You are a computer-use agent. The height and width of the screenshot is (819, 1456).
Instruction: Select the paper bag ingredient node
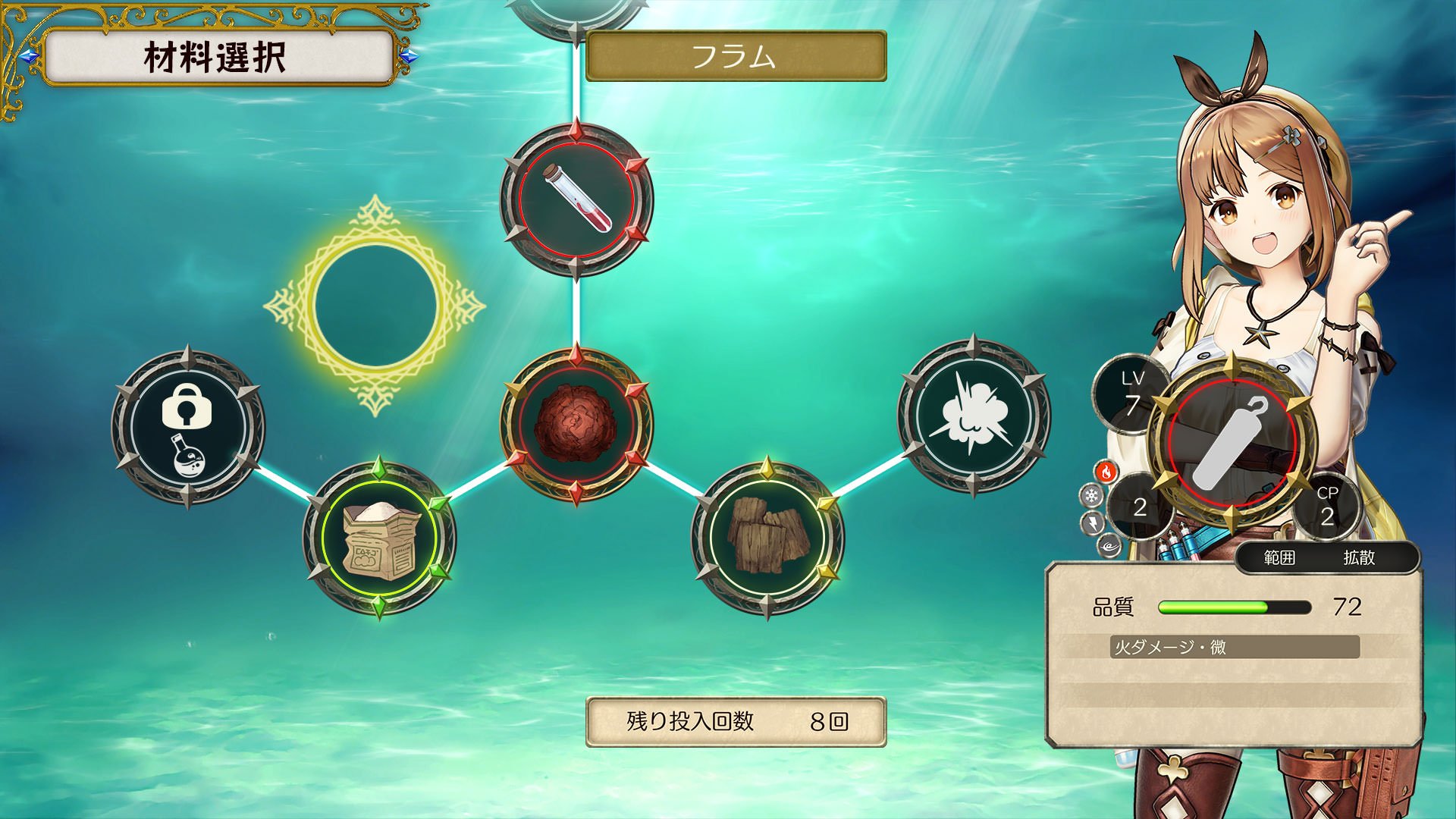click(x=379, y=537)
